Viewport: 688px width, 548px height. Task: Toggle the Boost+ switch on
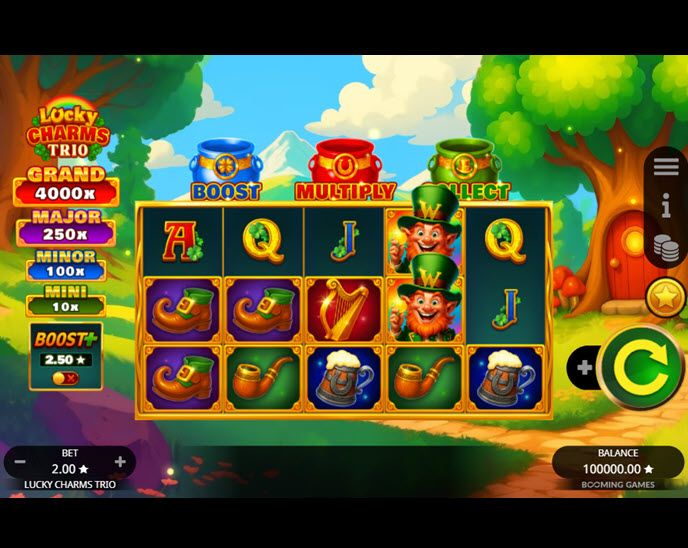65,378
